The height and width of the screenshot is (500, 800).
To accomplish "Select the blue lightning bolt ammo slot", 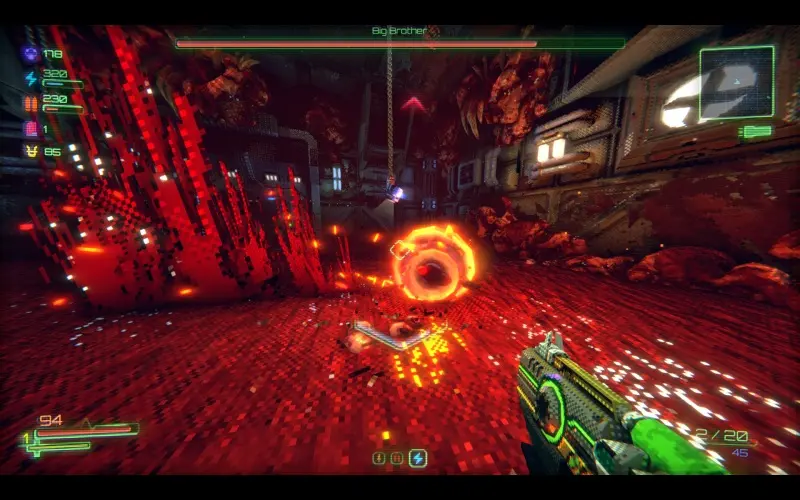I will click(x=418, y=458).
